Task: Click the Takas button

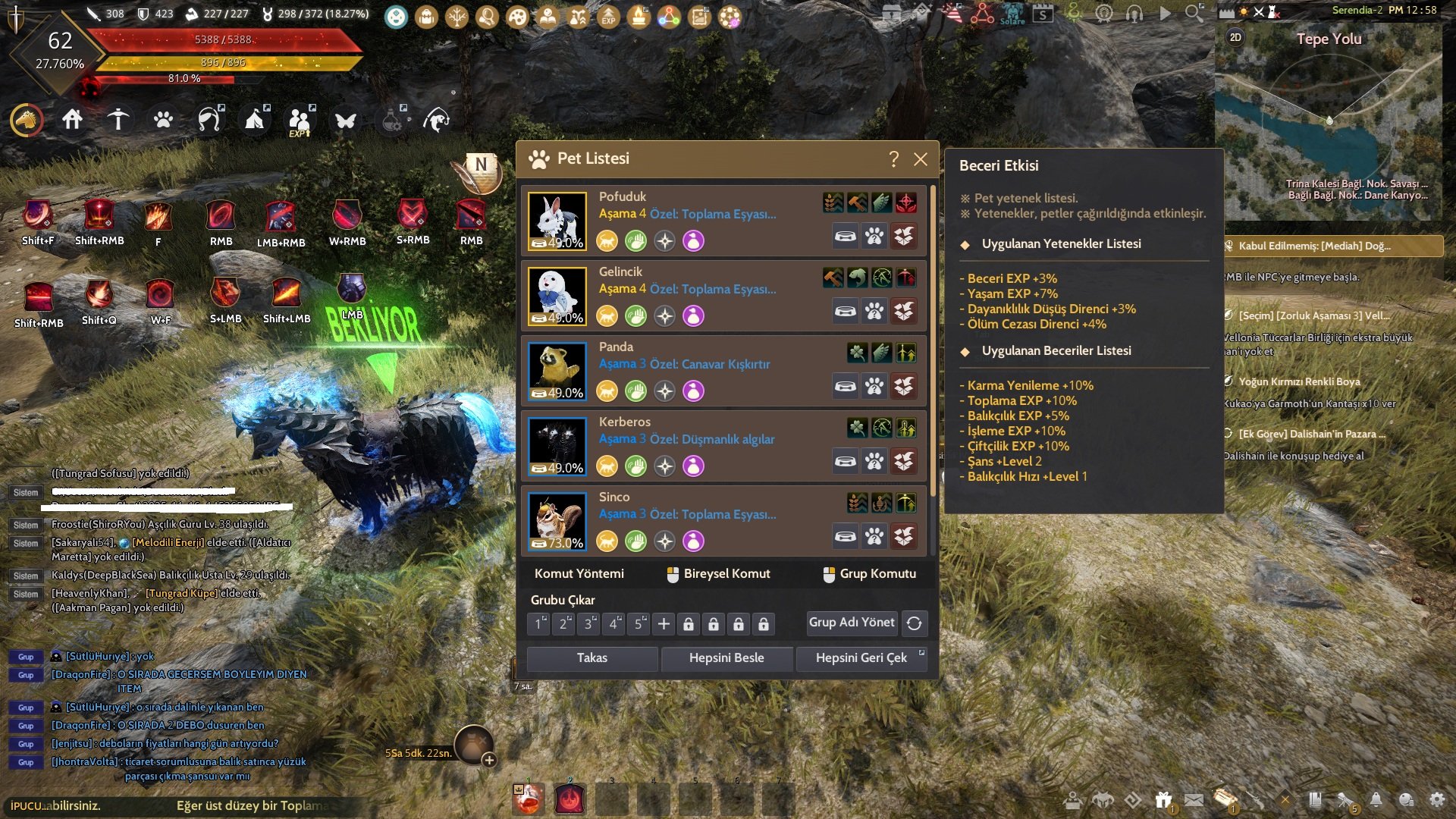Action: (591, 658)
